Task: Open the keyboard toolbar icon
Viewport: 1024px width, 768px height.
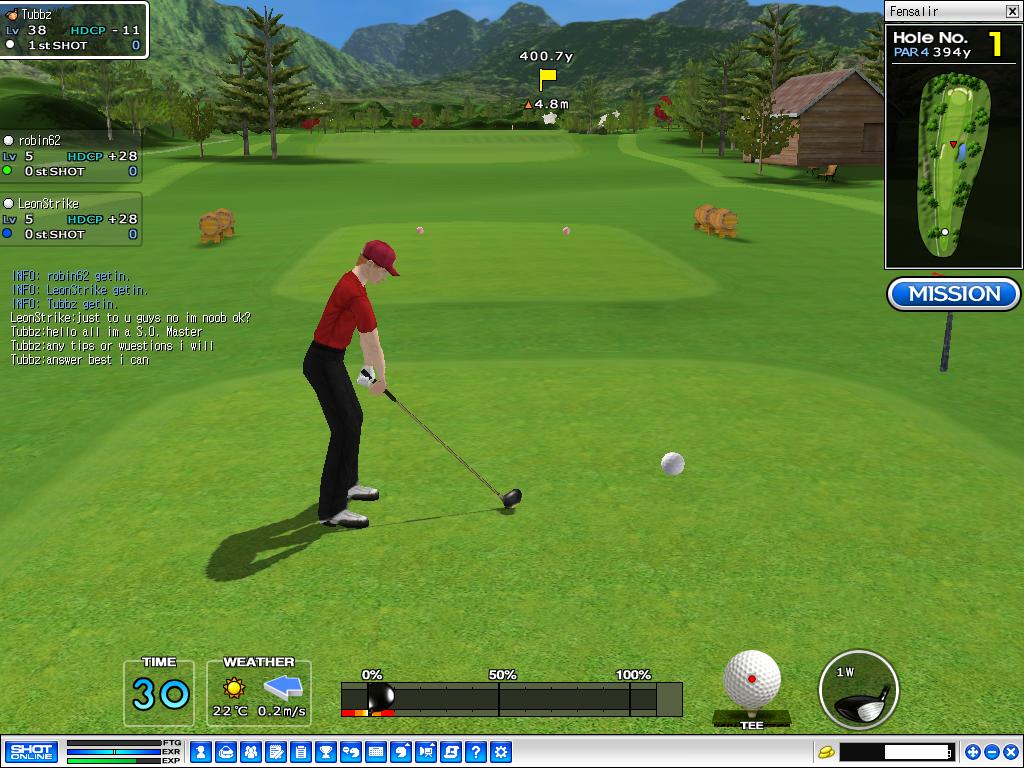Action: (x=376, y=752)
